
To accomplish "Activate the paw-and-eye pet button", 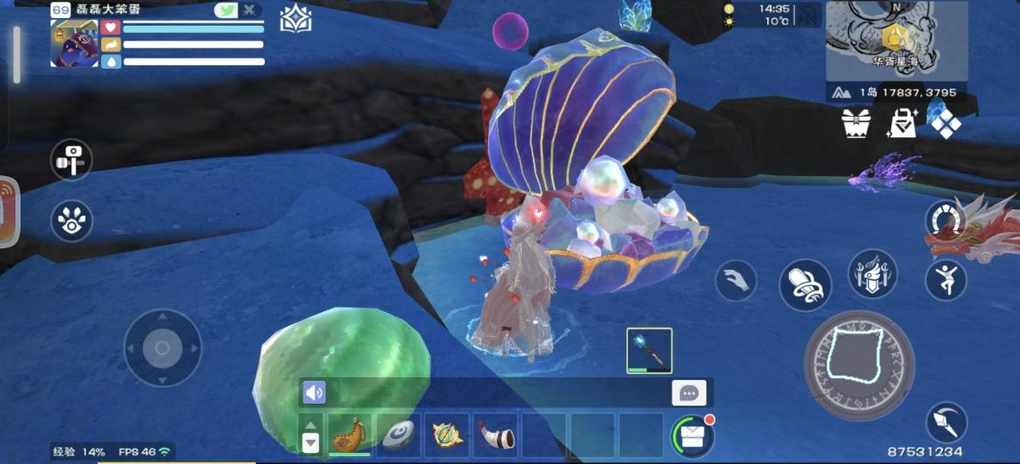I will pos(72,221).
